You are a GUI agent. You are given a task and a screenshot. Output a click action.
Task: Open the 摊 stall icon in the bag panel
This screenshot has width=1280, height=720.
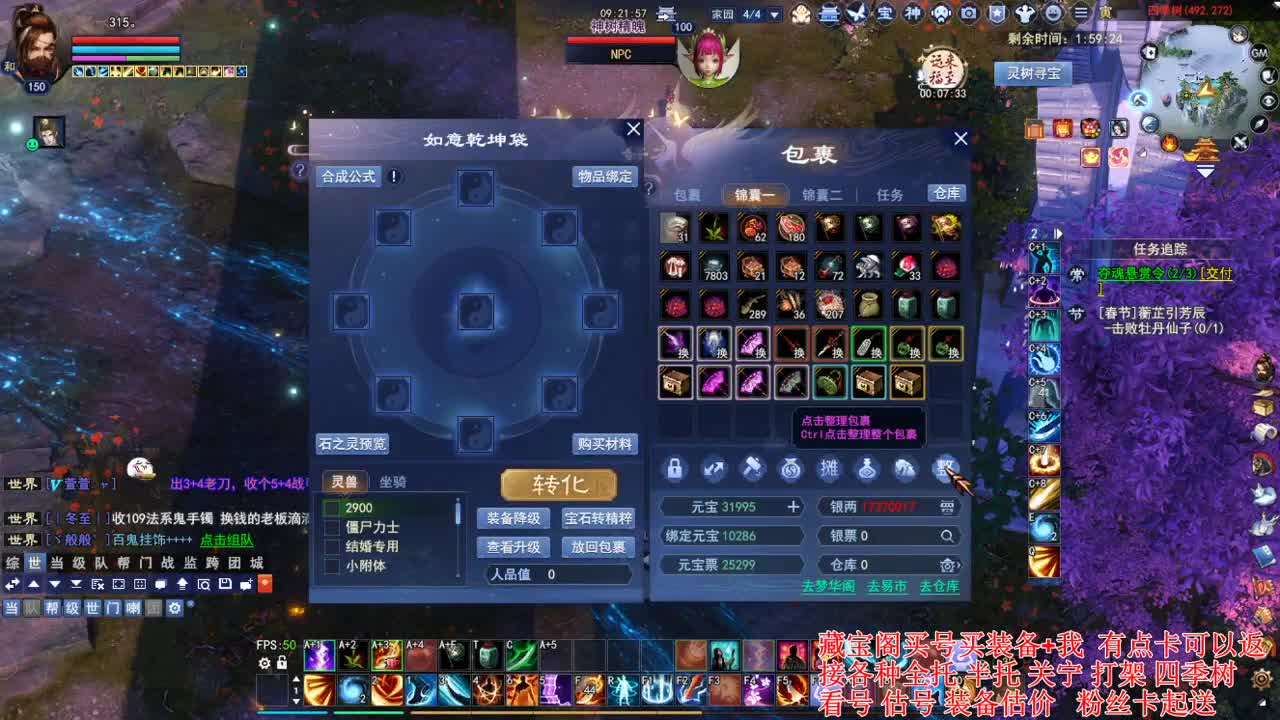[829, 467]
